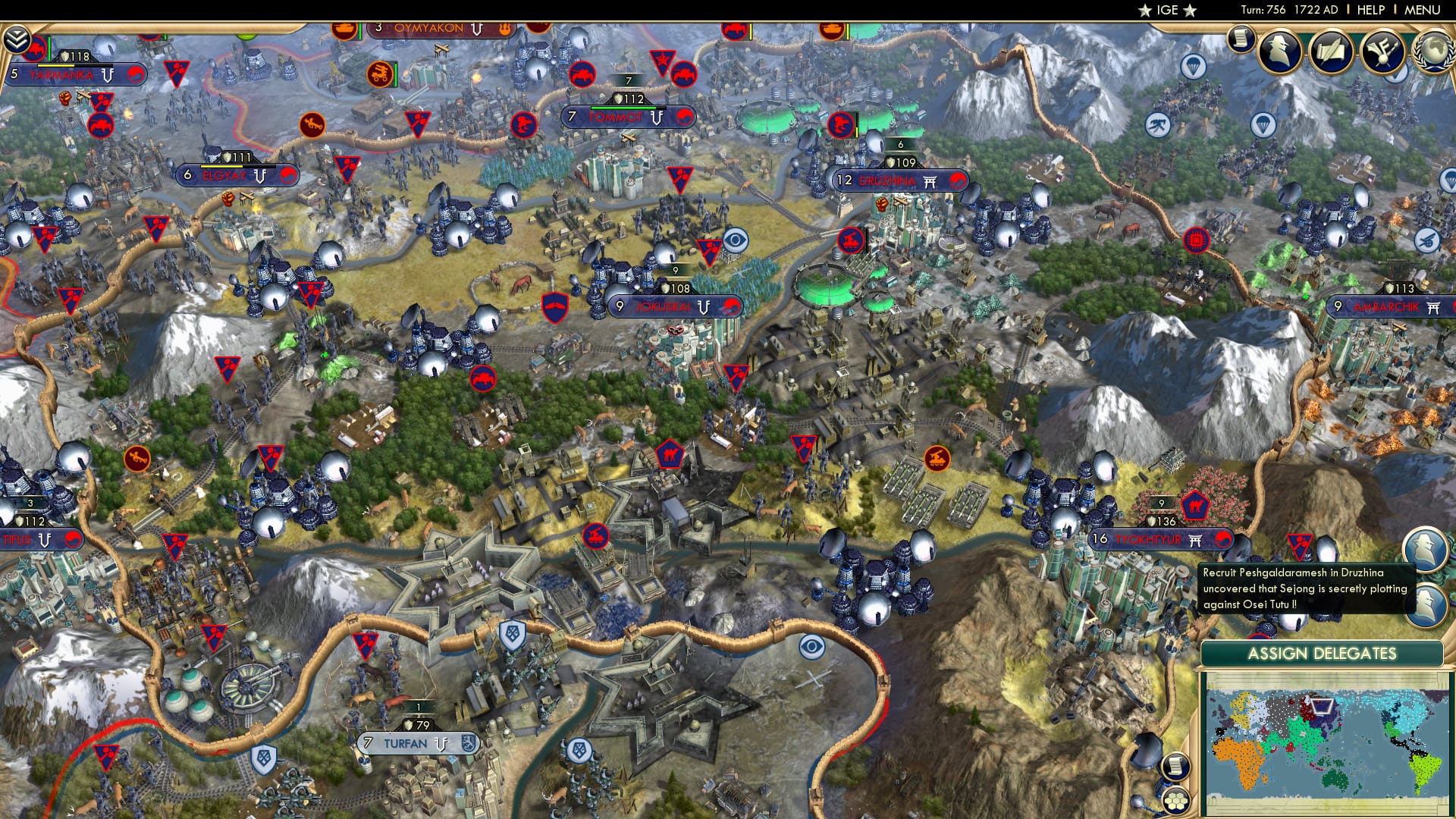Viewport: 1456px width, 819px height.
Task: Click HELP in the top bar
Action: coord(1370,9)
